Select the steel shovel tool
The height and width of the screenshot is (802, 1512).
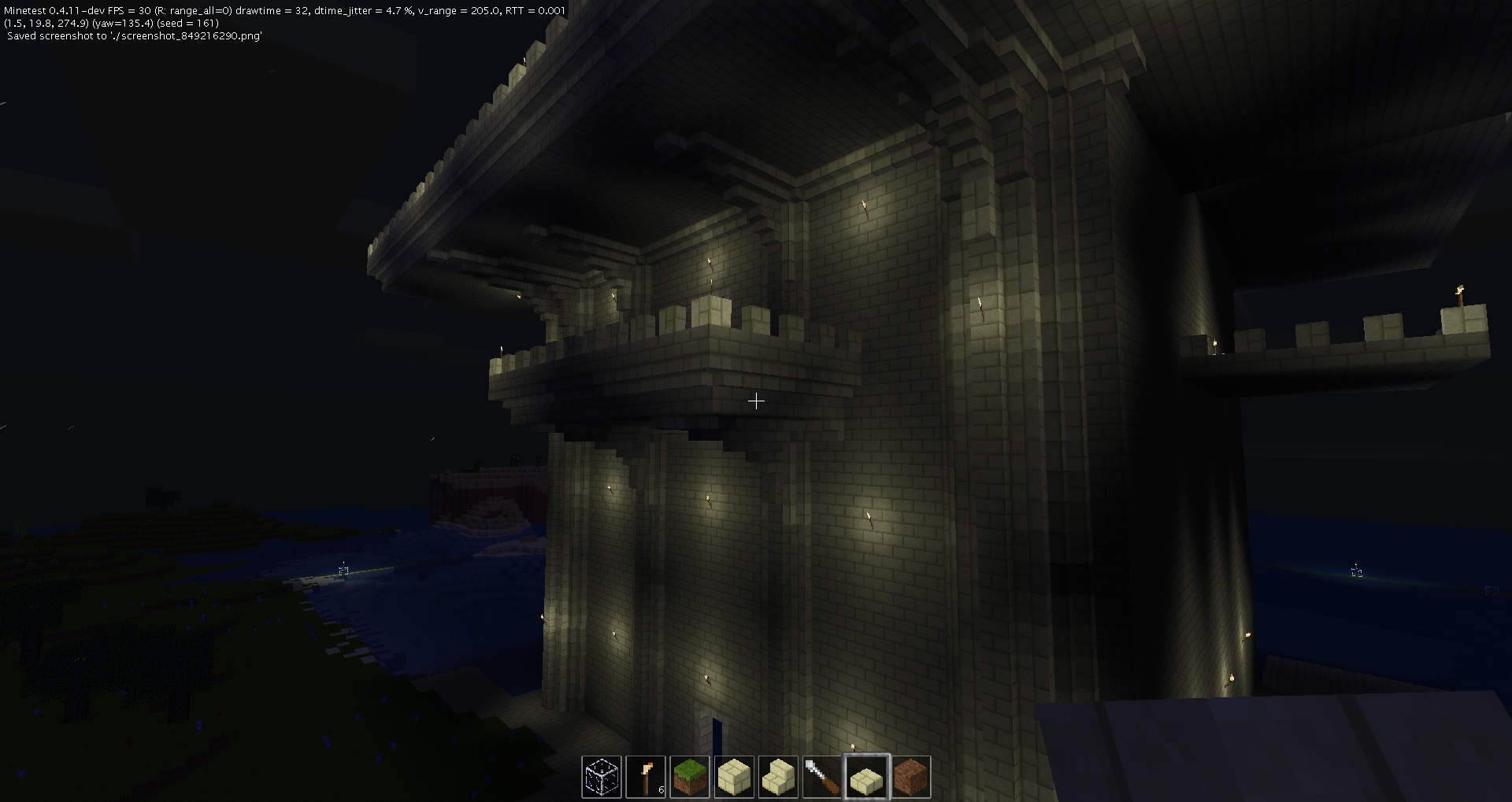tap(823, 777)
